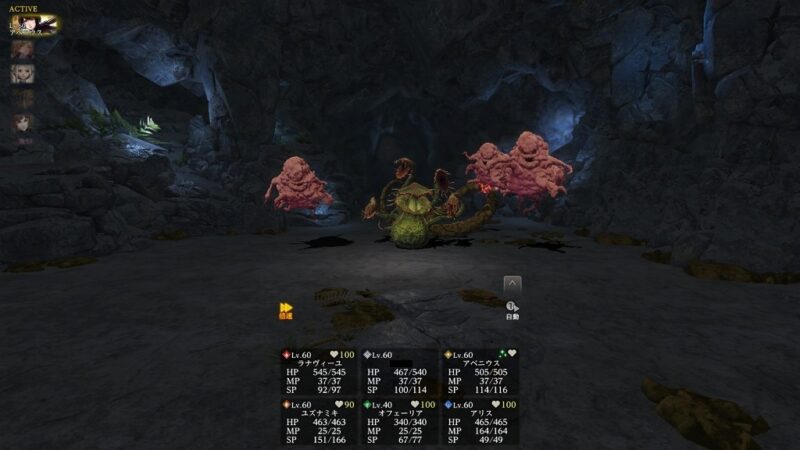The image size is (800, 450).
Task: Toggle the double-speed fast-forward icon
Action: [286, 309]
